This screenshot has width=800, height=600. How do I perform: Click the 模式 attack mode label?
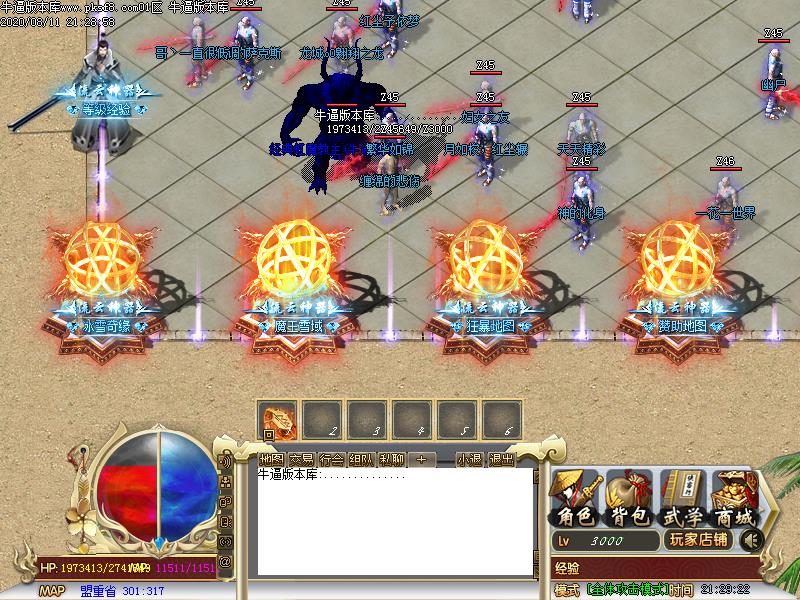[x=567, y=590]
